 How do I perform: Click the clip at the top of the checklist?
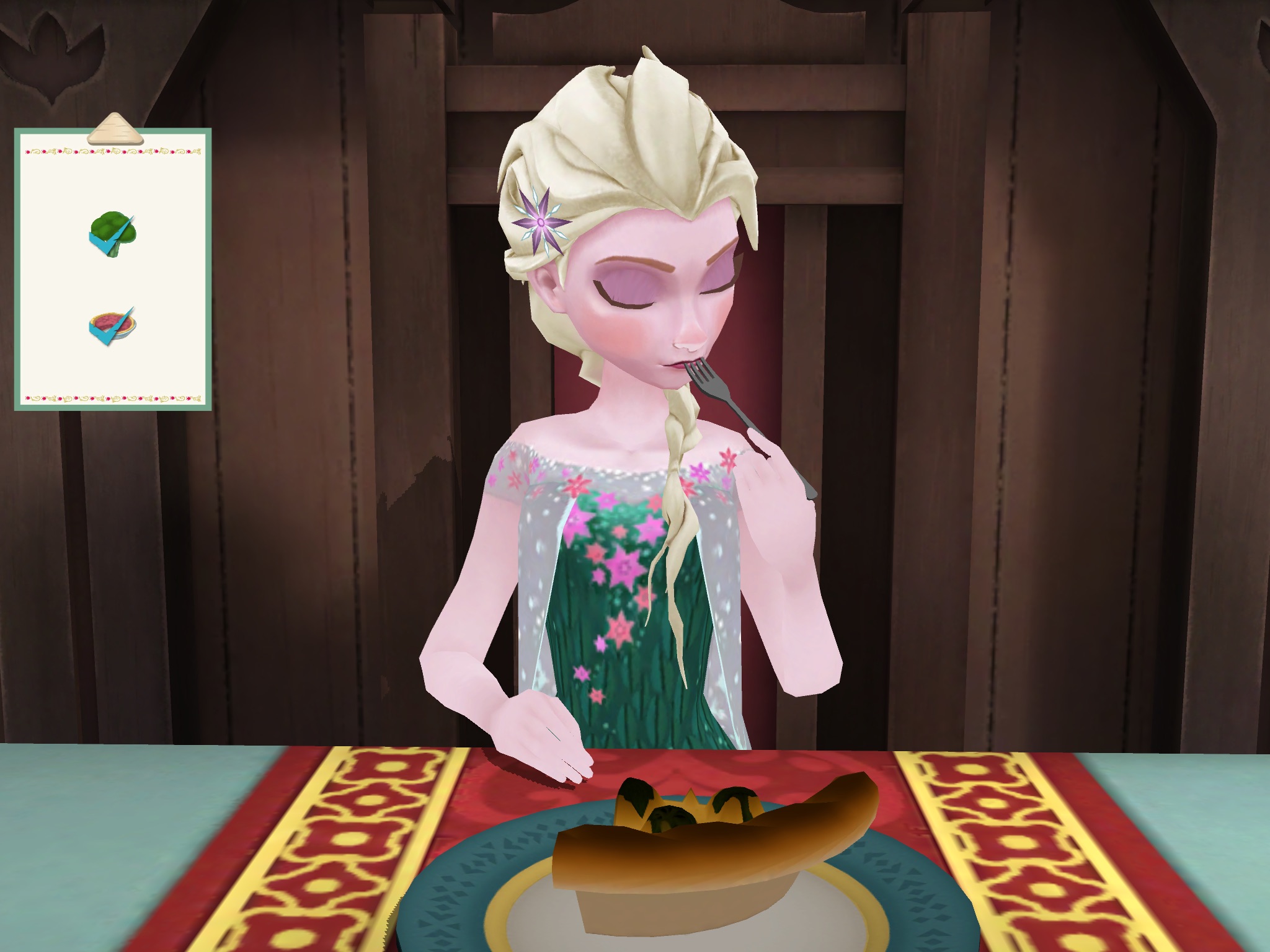[x=115, y=130]
